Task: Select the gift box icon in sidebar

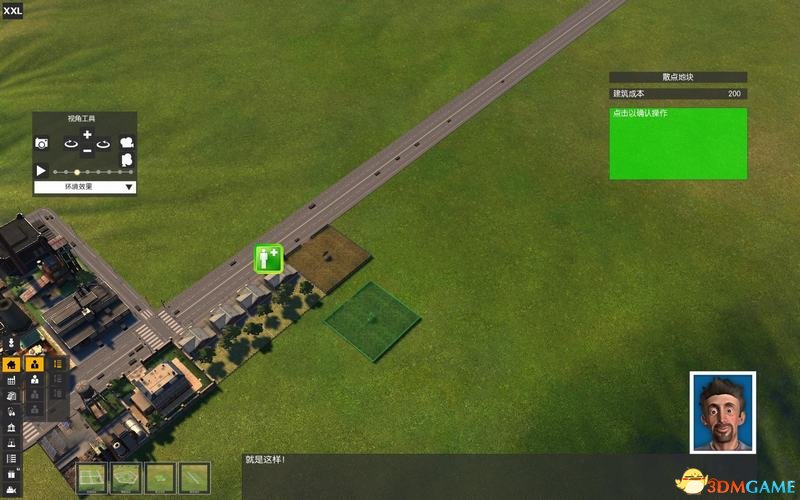Action: point(11,472)
